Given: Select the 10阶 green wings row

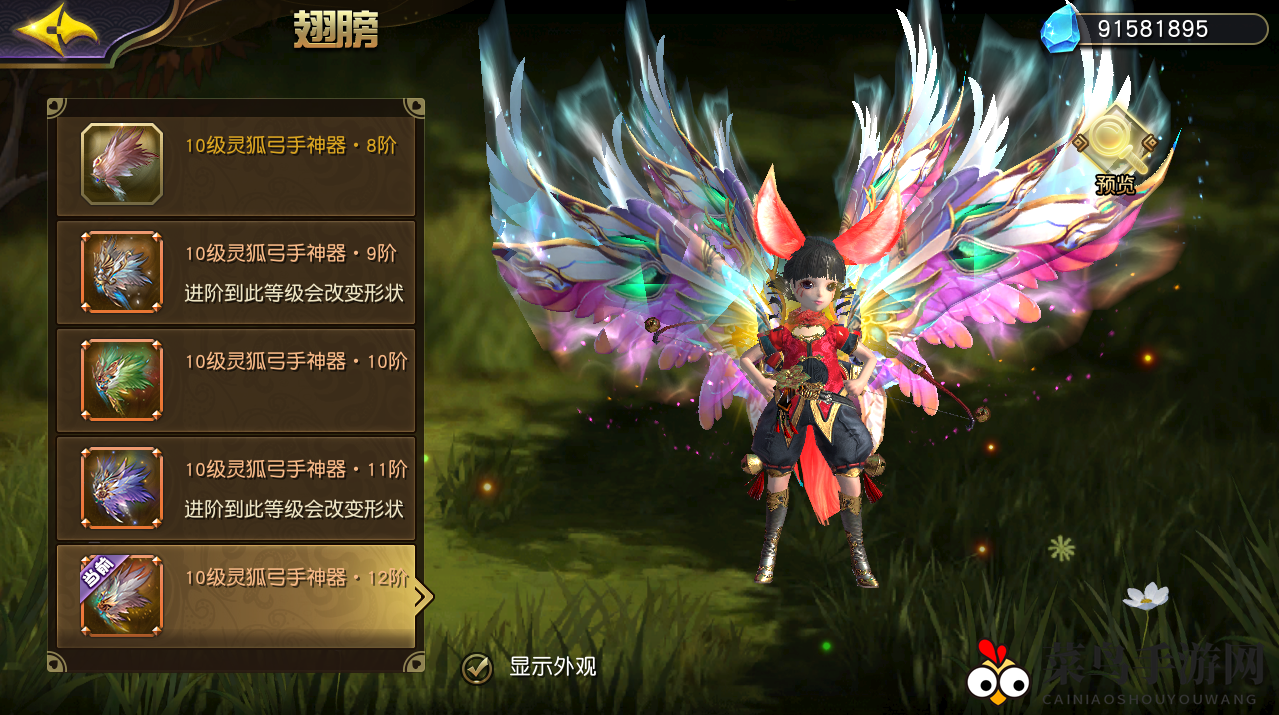Looking at the screenshot, I should pos(236,380).
